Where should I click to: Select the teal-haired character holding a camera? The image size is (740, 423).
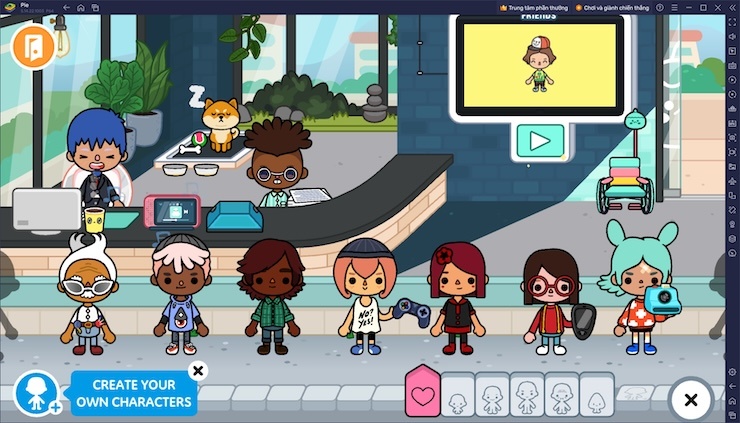coord(638,290)
